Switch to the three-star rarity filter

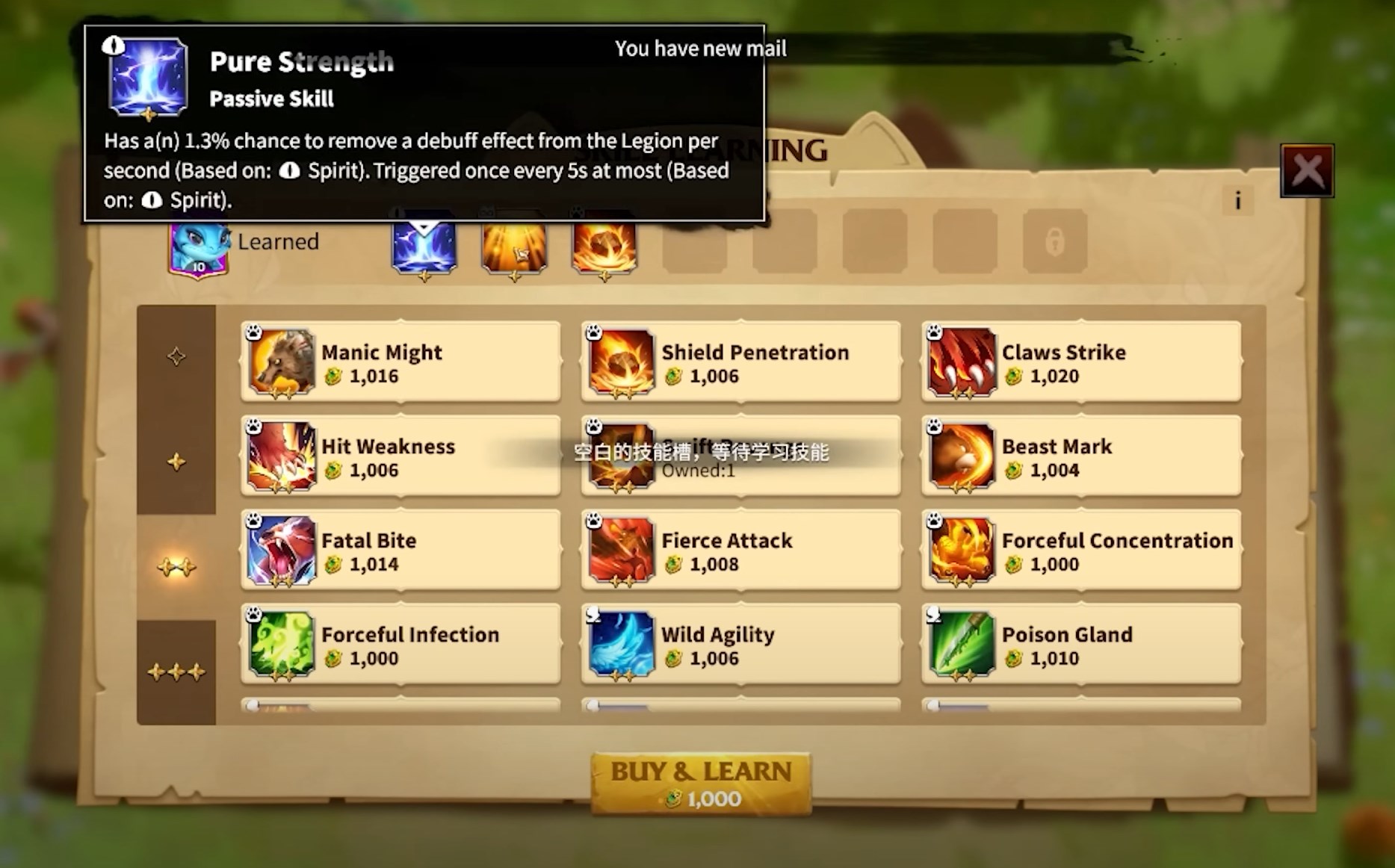(x=176, y=670)
